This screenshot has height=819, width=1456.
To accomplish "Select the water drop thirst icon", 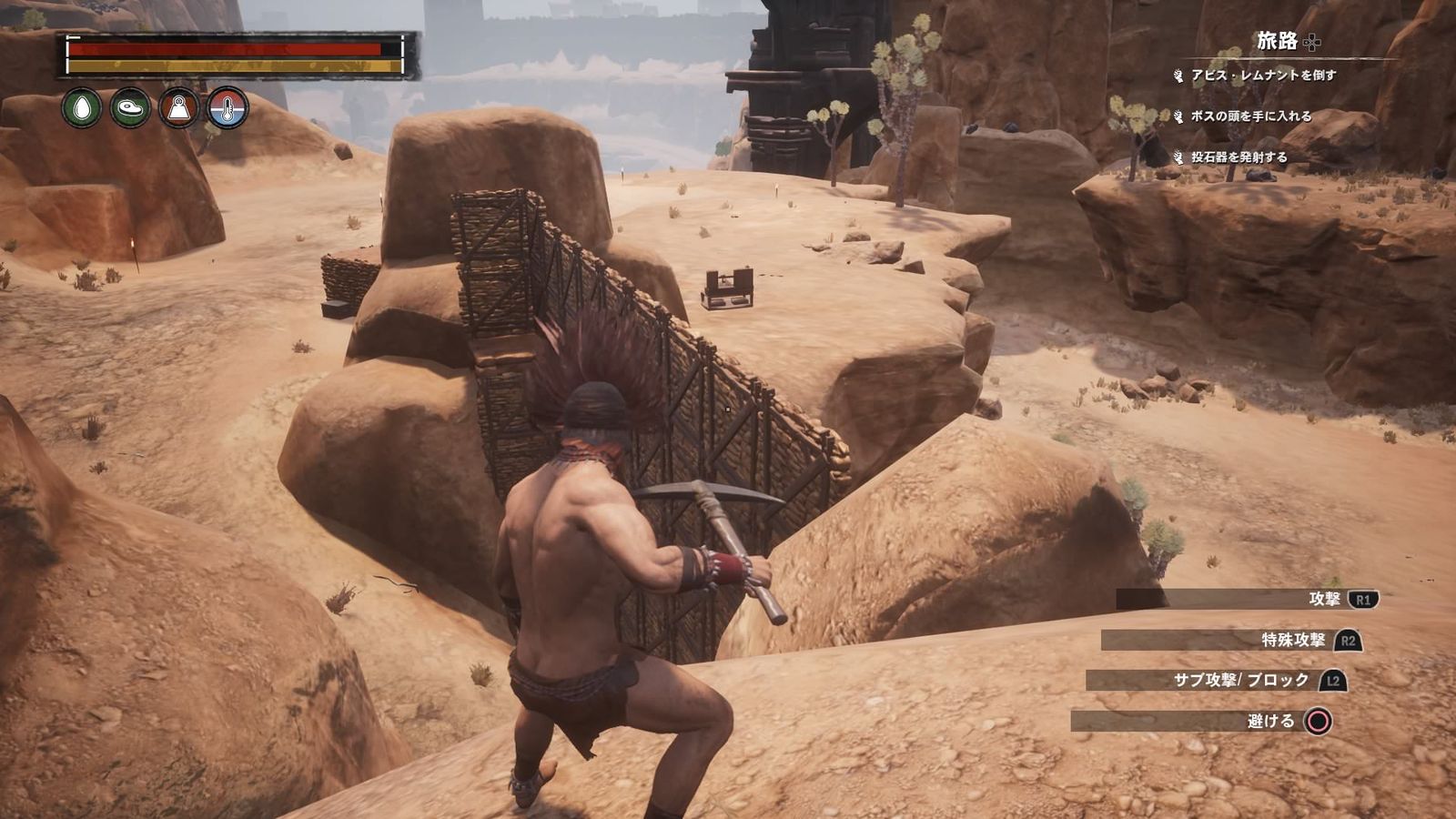I will pos(82,108).
